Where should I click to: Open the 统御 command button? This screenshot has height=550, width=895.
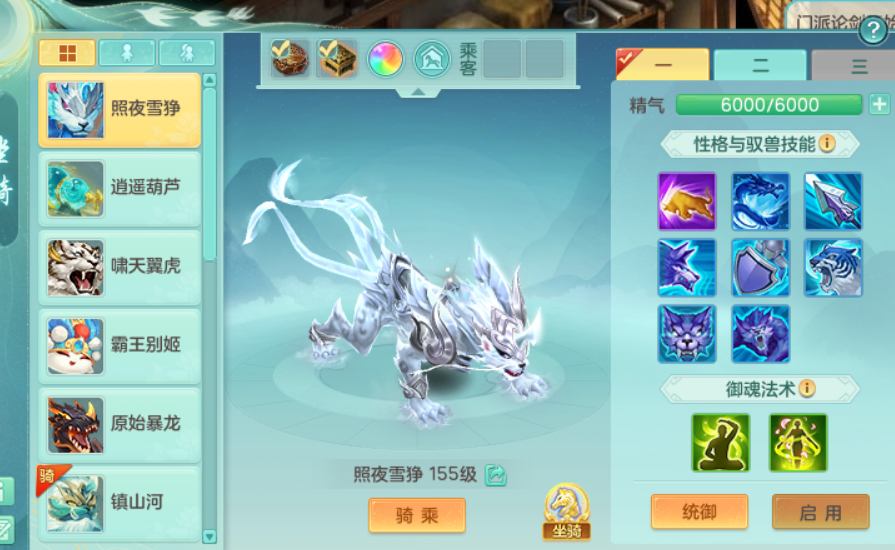699,512
